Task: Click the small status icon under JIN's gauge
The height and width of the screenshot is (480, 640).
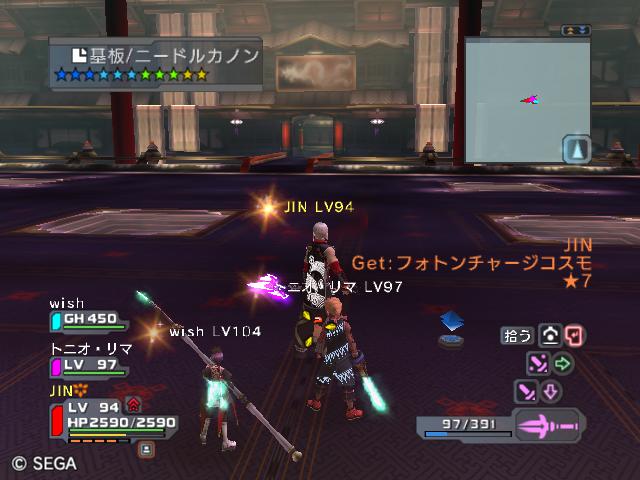Action: [146, 450]
